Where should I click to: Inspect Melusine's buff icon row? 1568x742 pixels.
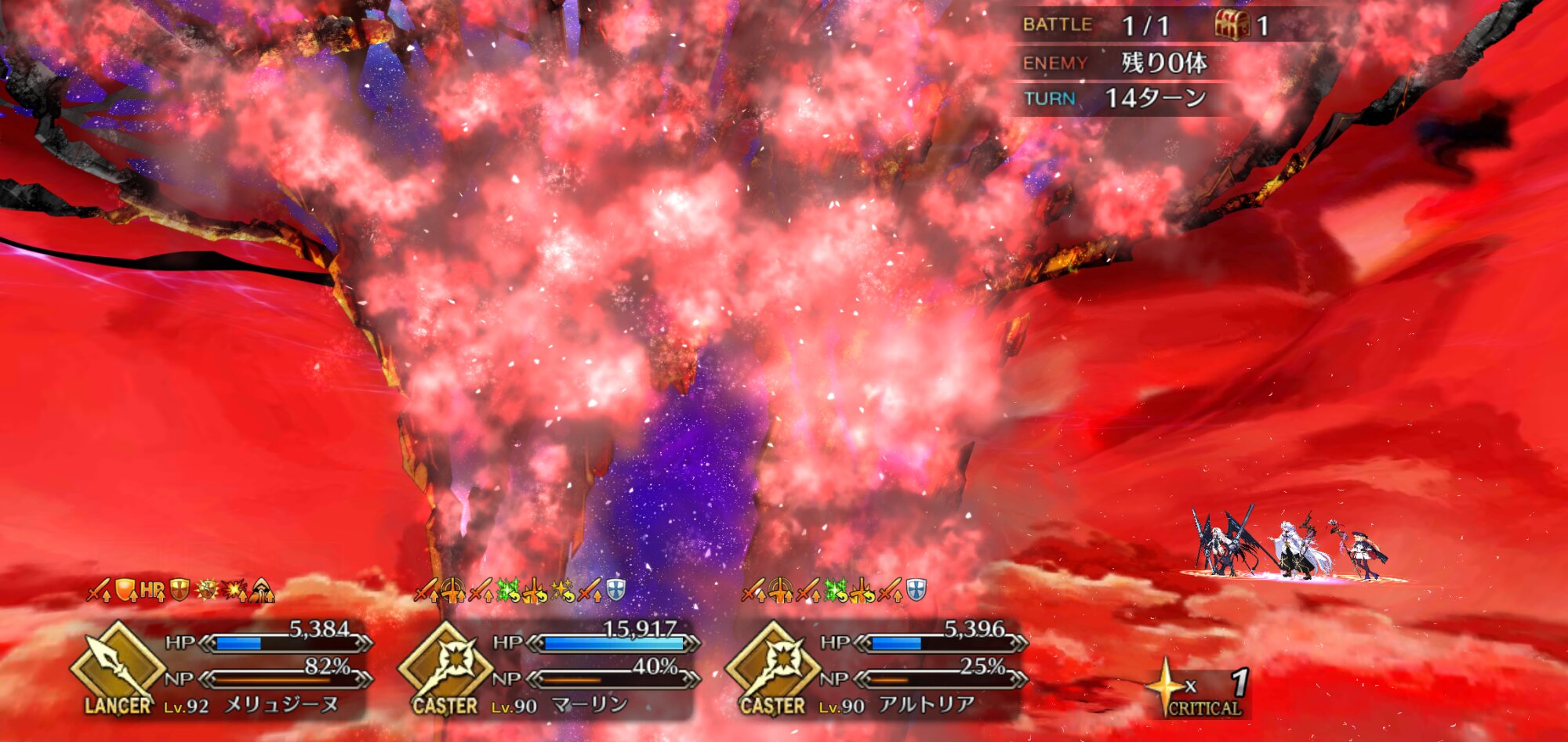[x=180, y=591]
